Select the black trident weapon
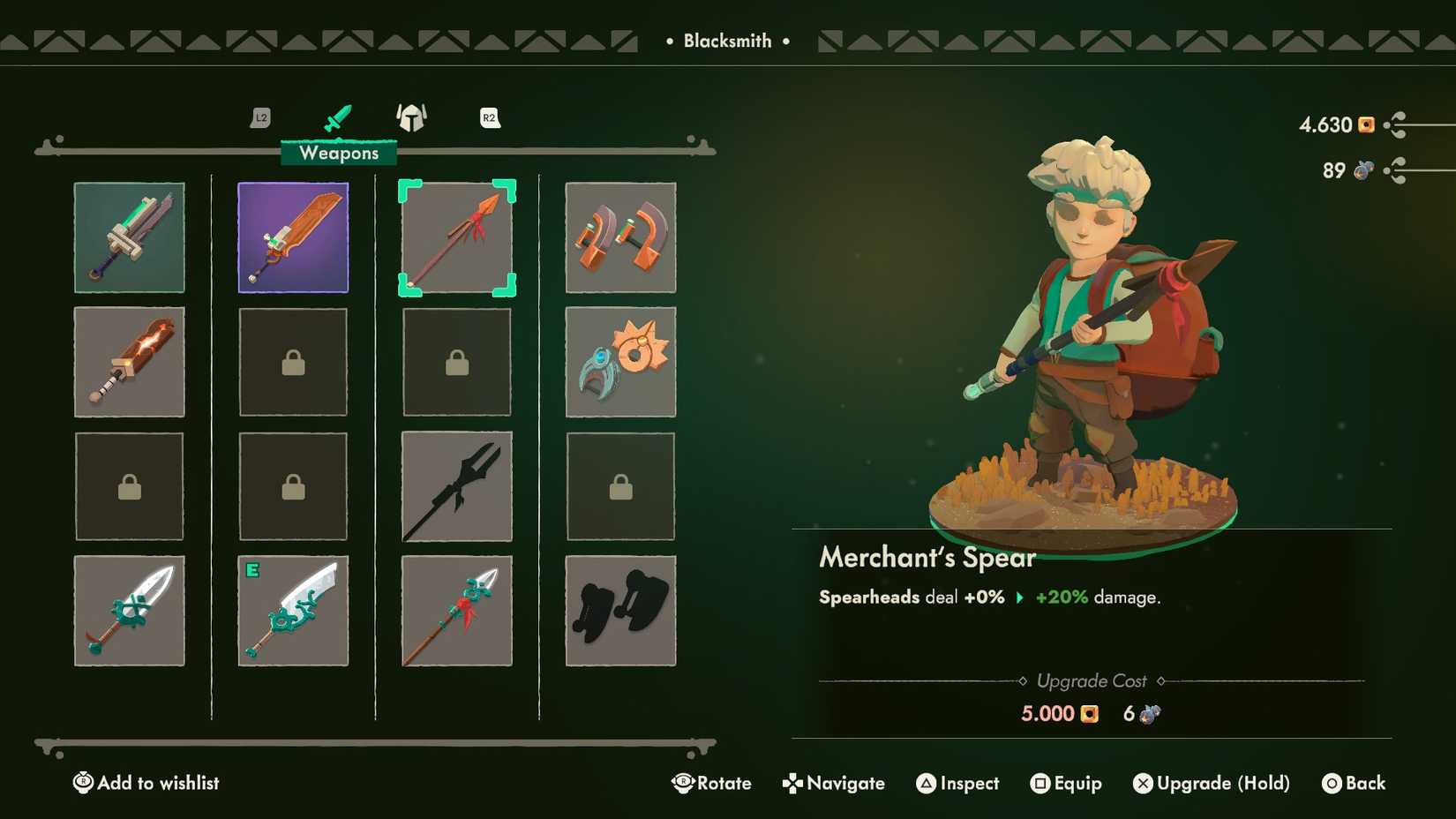This screenshot has height=819, width=1456. [456, 486]
